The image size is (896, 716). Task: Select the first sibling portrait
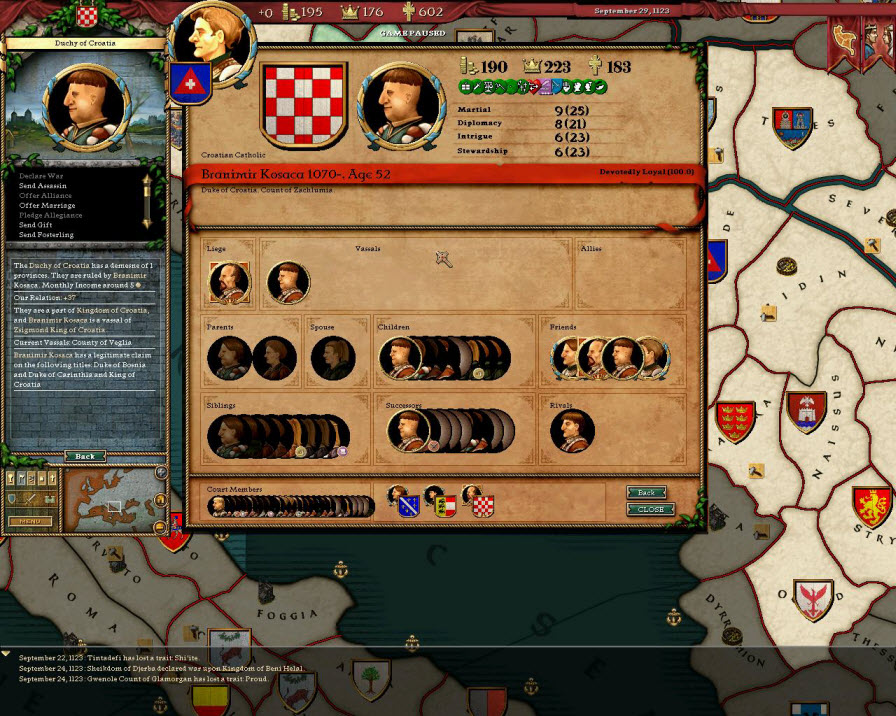229,436
